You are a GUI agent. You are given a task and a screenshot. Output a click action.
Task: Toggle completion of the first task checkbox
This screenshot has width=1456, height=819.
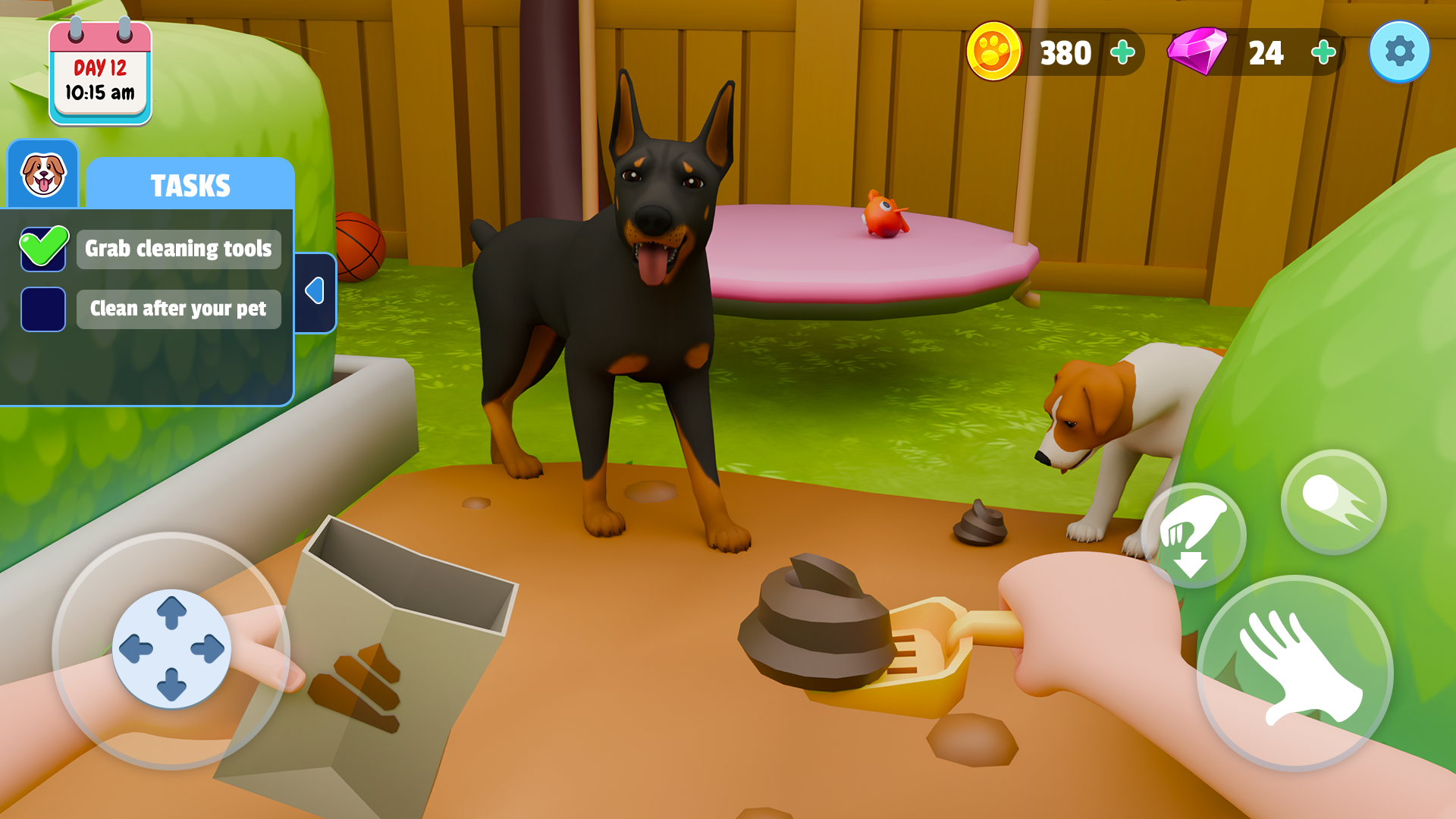click(x=43, y=248)
